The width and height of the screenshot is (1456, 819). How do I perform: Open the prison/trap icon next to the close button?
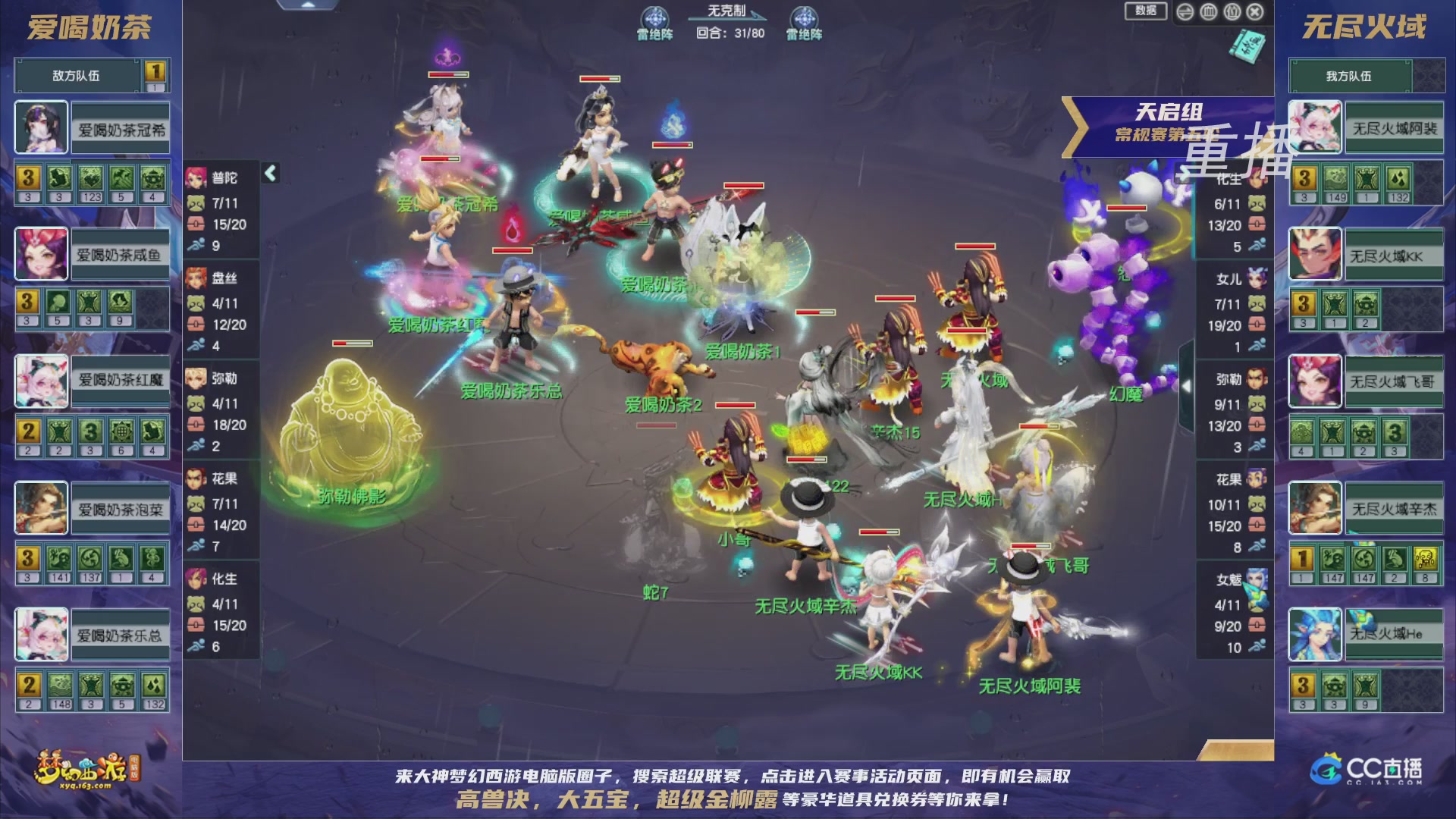tap(1232, 11)
